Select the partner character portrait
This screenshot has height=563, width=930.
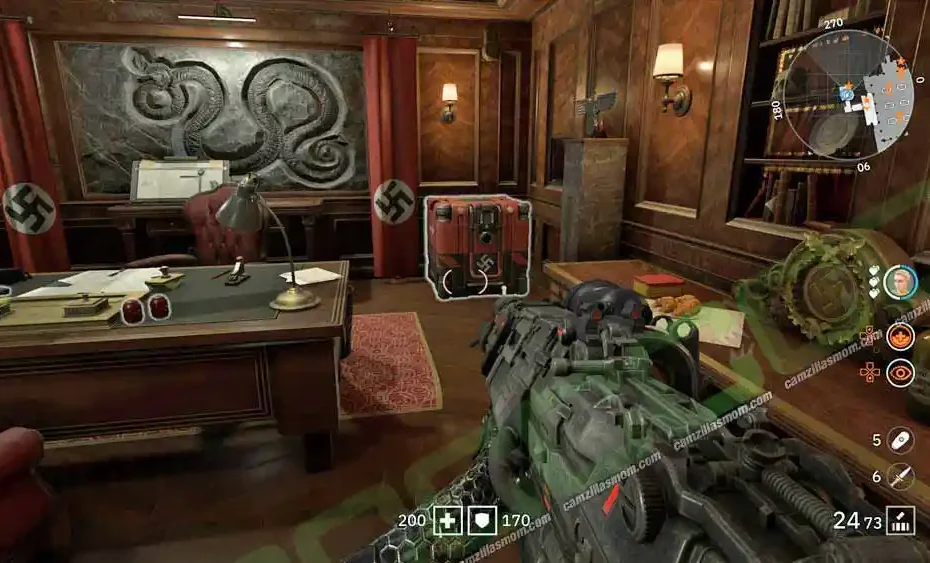pyautogui.click(x=901, y=283)
